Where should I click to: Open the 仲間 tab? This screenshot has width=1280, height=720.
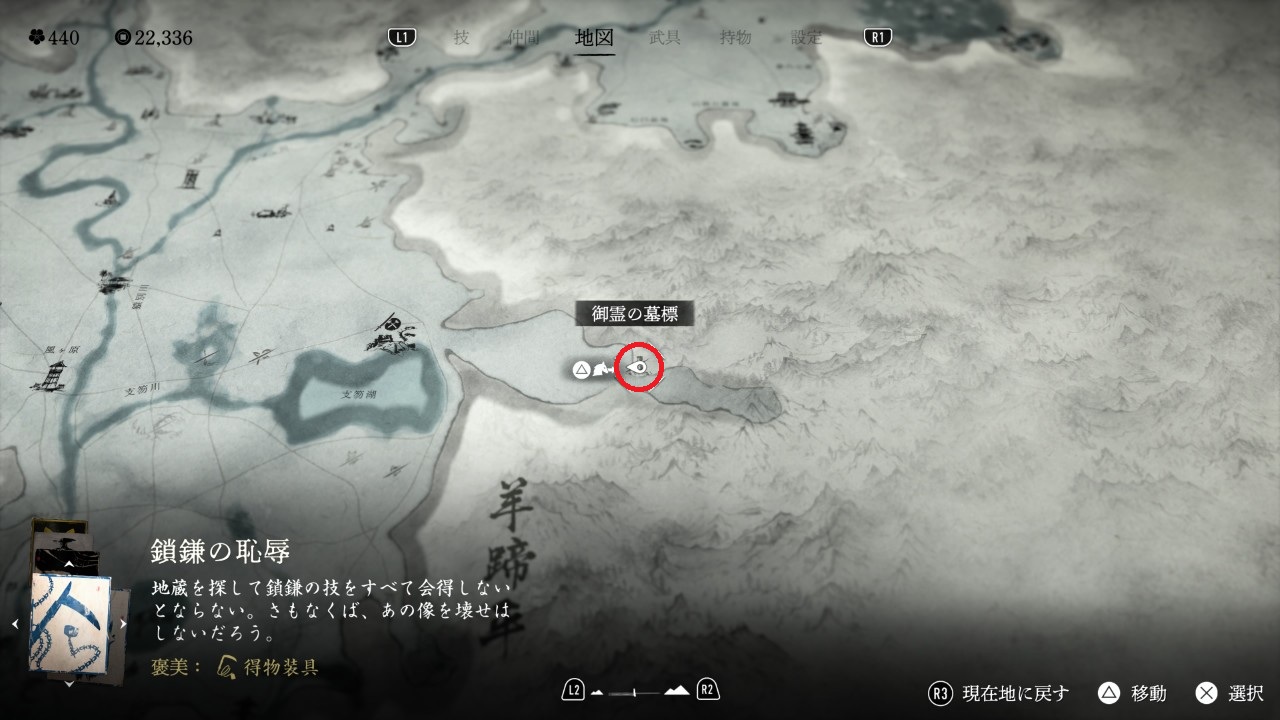[x=523, y=38]
